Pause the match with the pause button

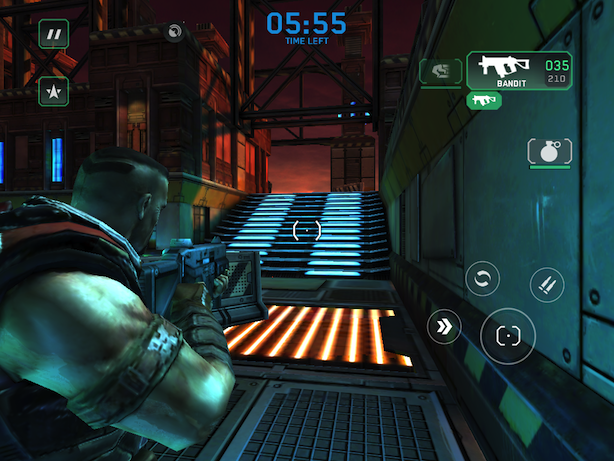click(x=54, y=34)
